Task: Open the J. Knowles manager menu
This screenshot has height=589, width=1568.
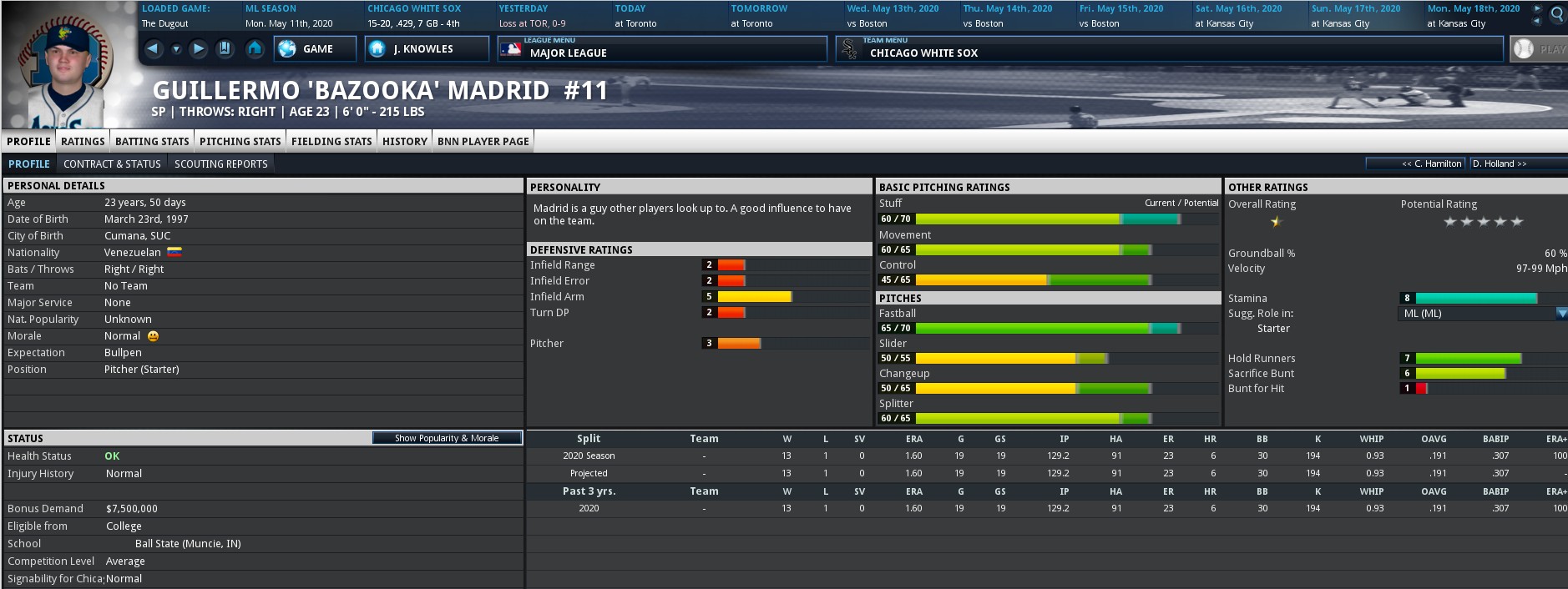Action: pos(426,49)
